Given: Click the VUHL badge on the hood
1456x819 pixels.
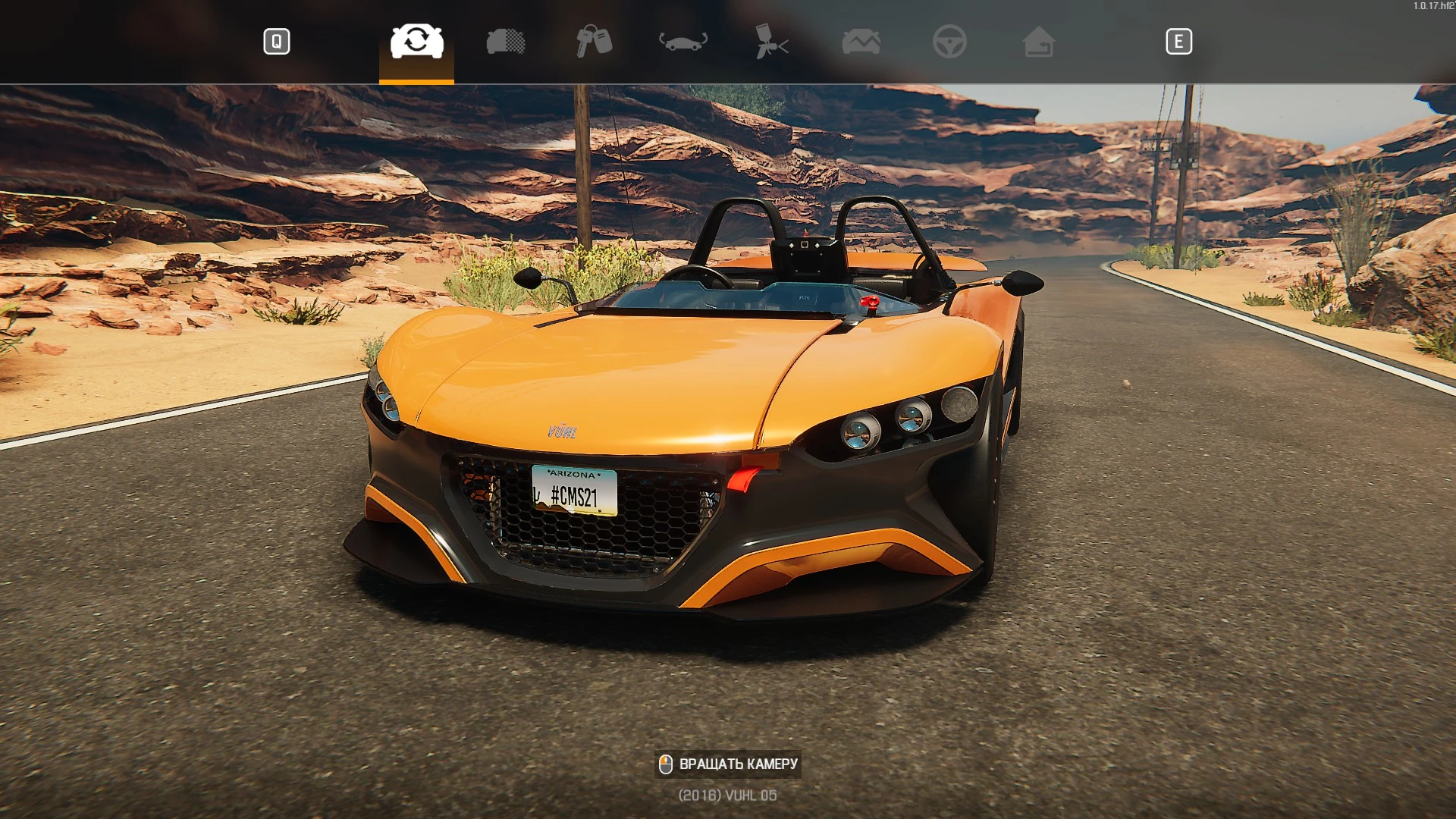Looking at the screenshot, I should [x=564, y=432].
